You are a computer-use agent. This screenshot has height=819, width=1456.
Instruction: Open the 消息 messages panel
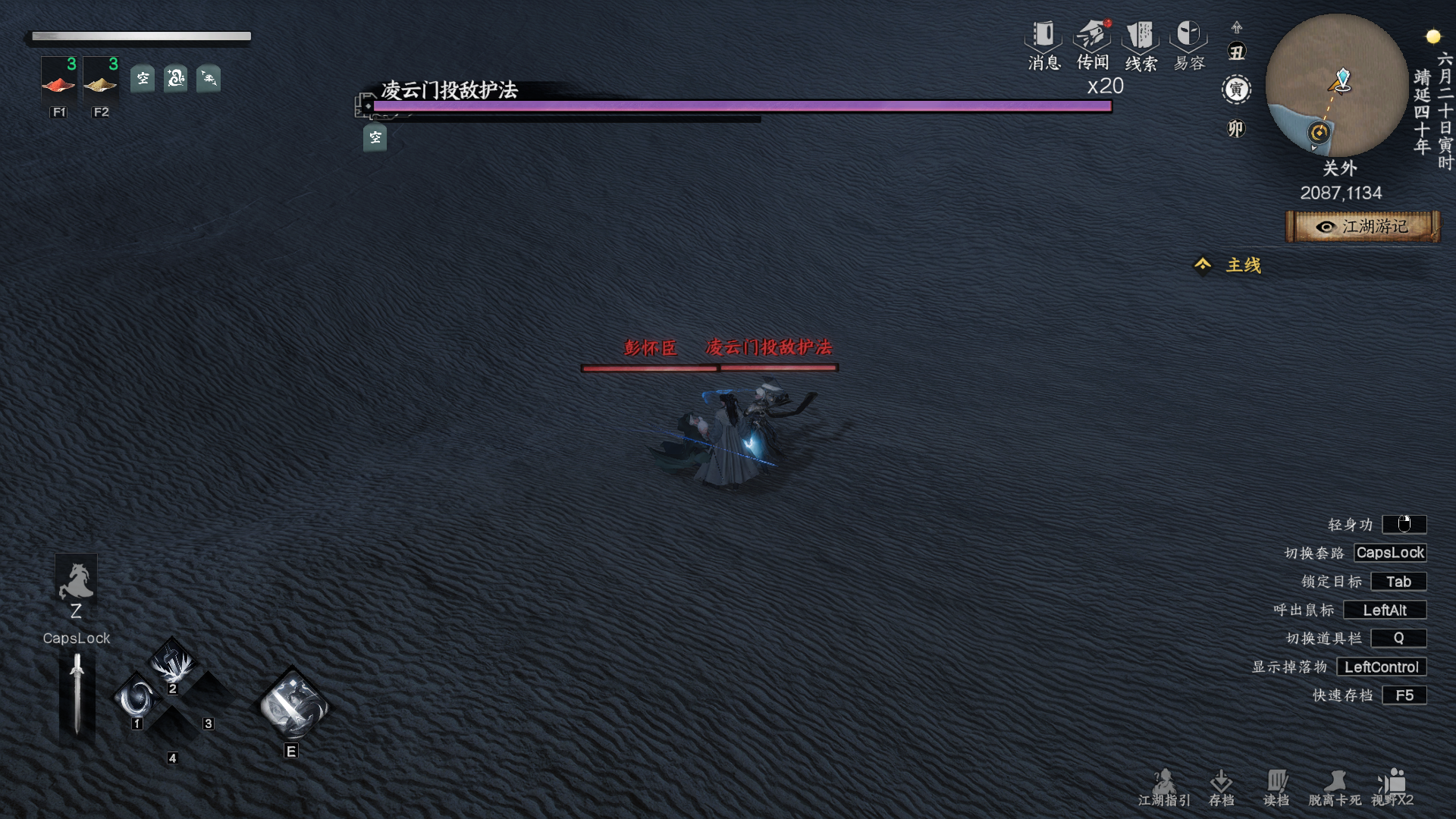point(1043,45)
